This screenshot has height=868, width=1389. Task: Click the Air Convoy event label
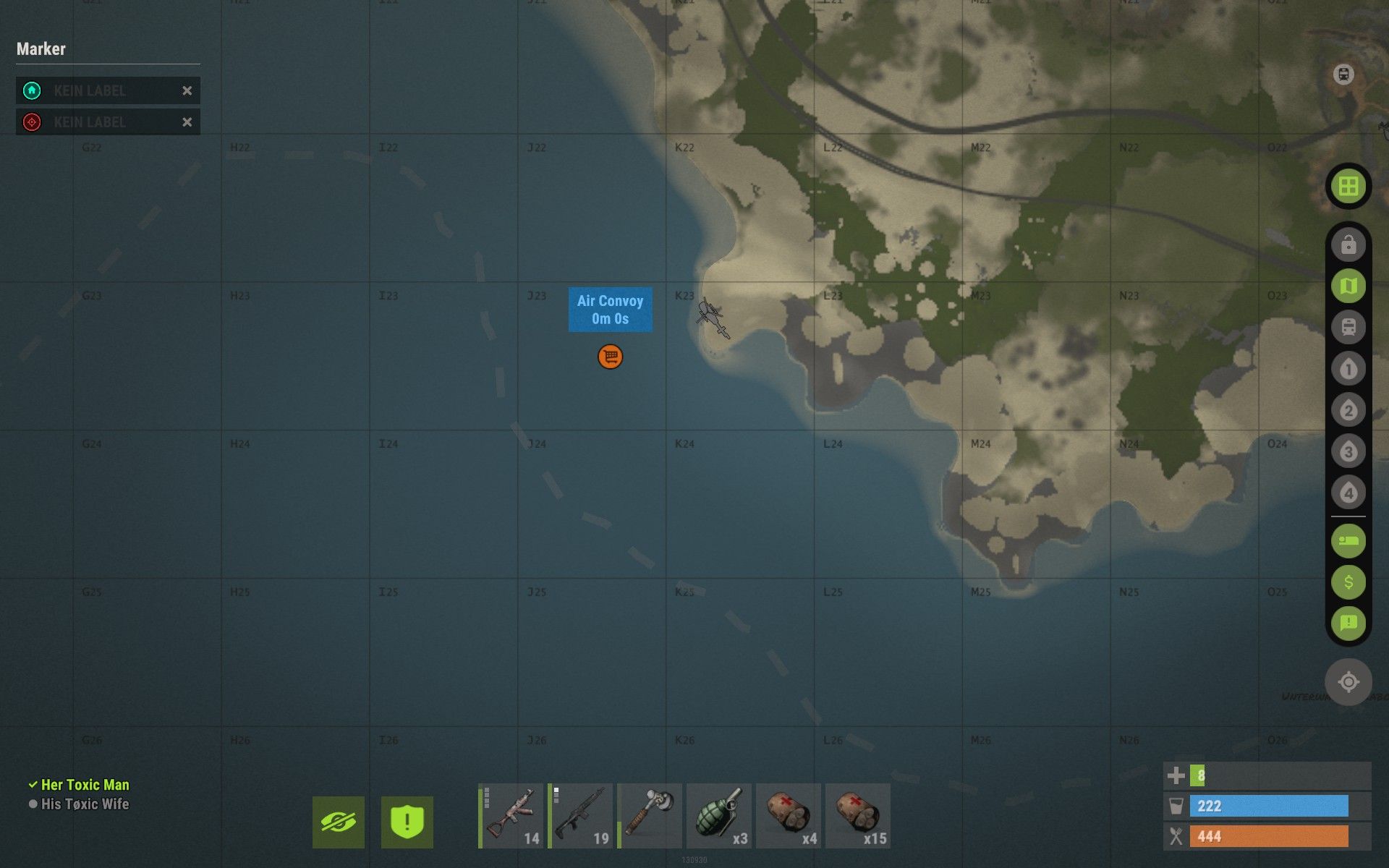610,310
